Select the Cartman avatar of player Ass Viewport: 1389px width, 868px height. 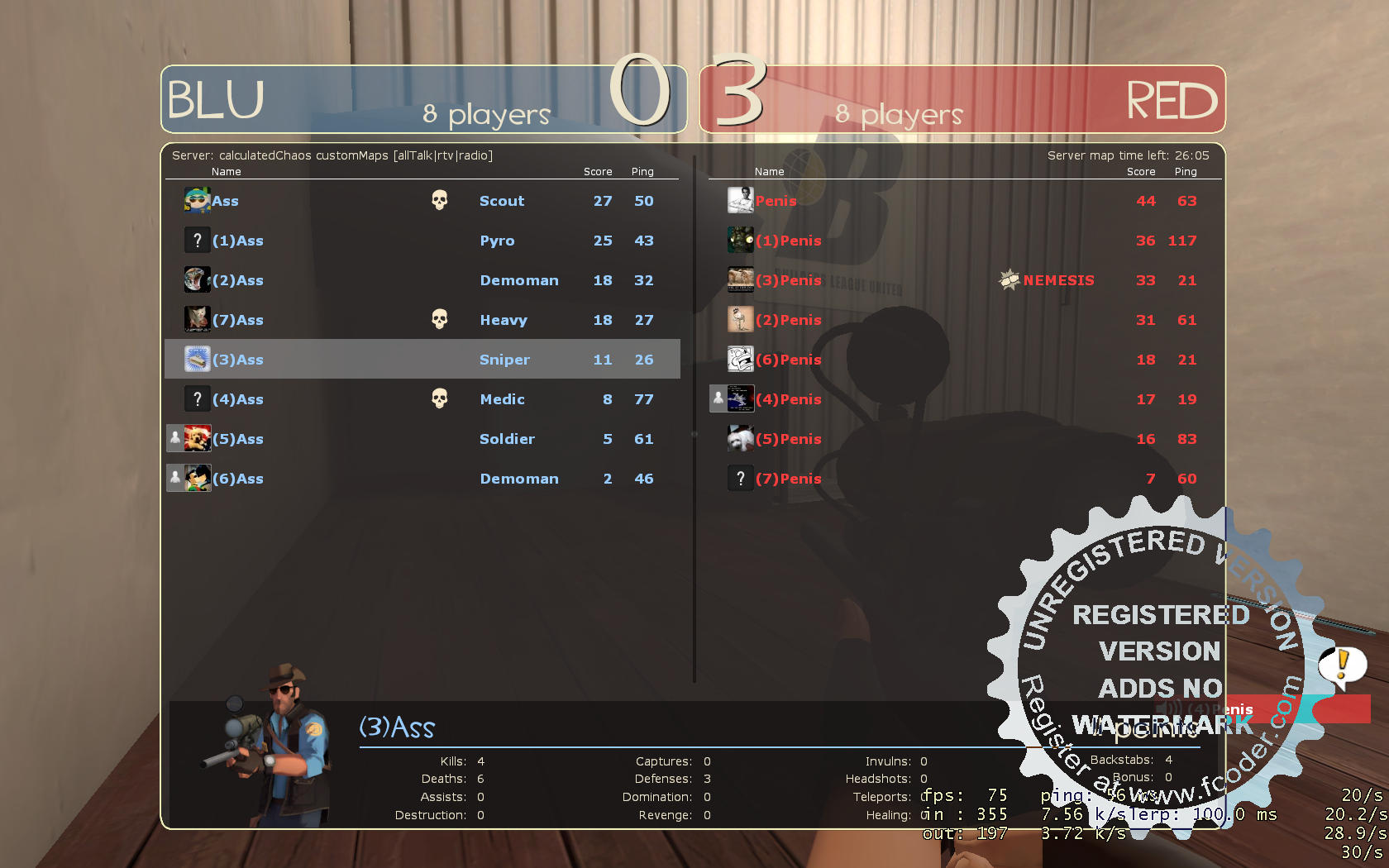(x=197, y=199)
